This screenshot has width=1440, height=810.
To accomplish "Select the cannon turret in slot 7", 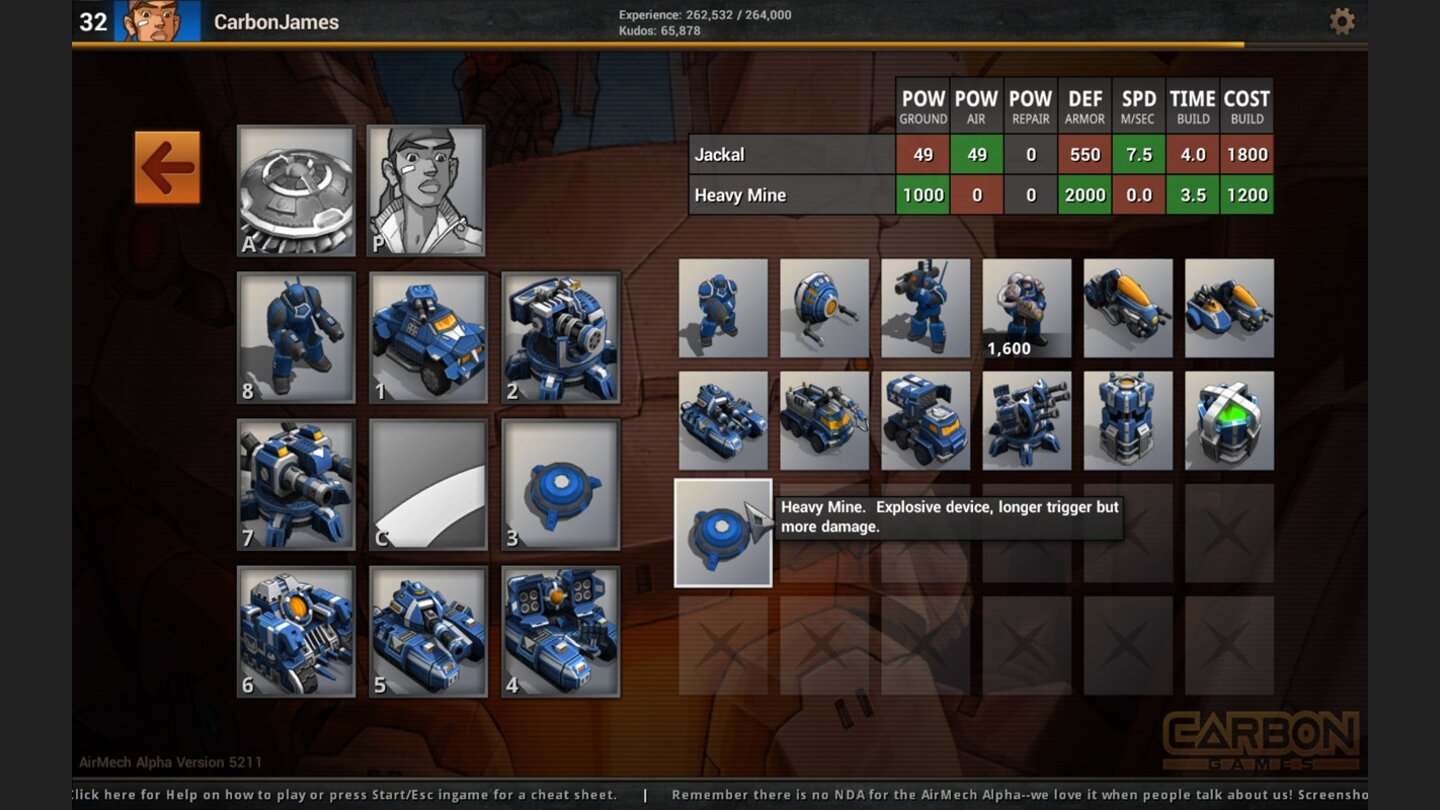I will coord(297,484).
